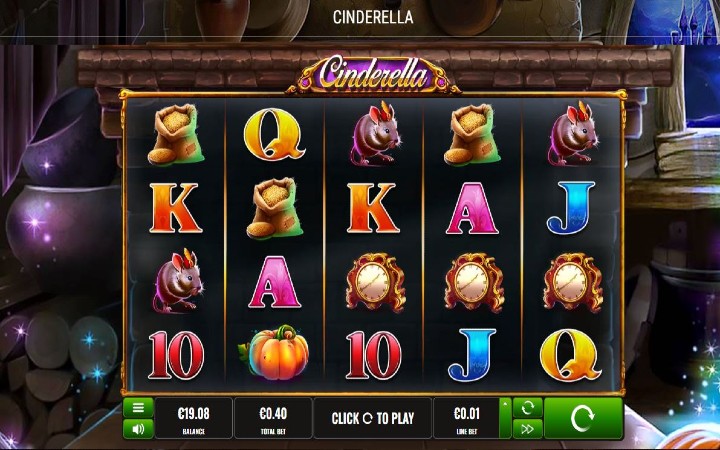Open the total bet panel
This screenshot has height=450, width=720.
click(x=273, y=418)
